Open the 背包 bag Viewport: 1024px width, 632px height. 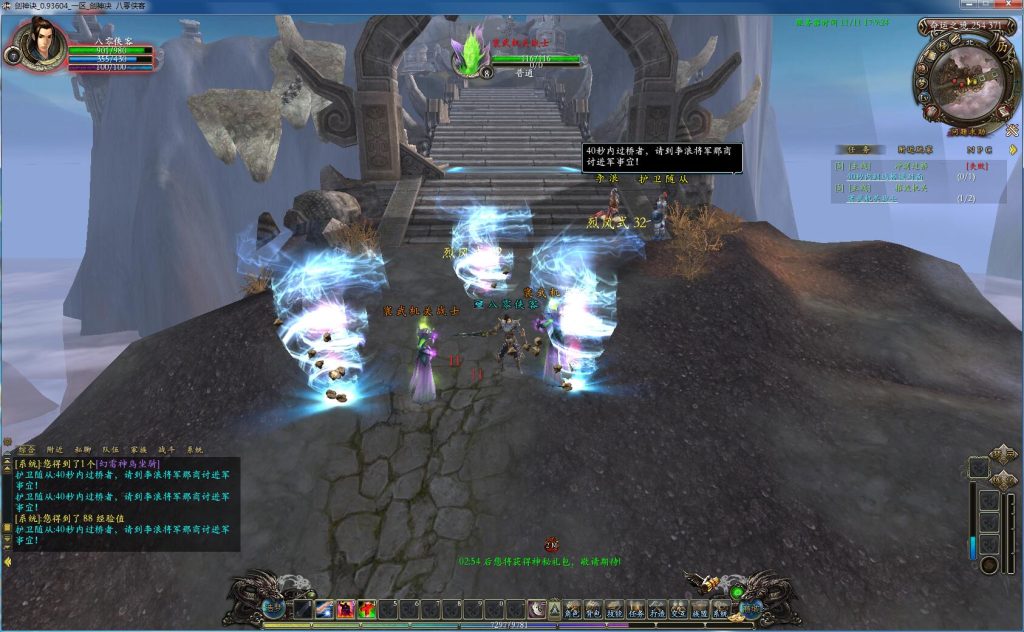592,609
